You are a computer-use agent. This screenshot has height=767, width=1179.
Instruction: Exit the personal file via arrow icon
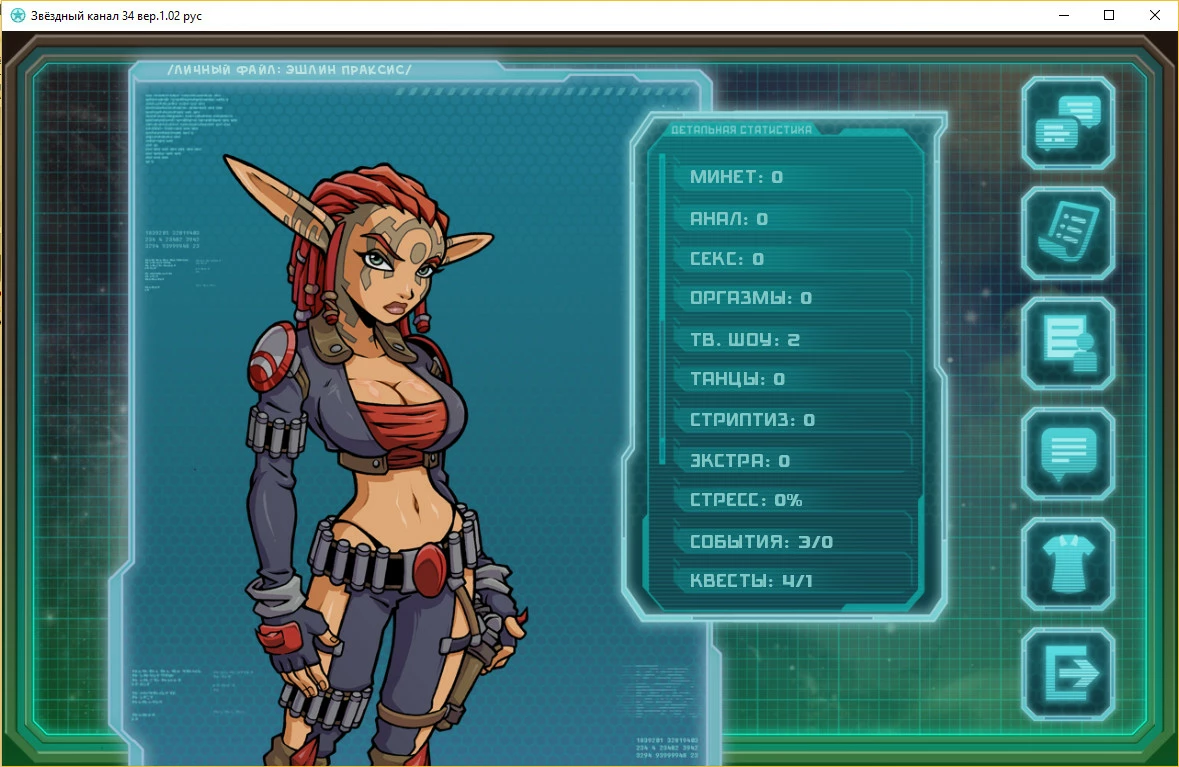point(1068,673)
